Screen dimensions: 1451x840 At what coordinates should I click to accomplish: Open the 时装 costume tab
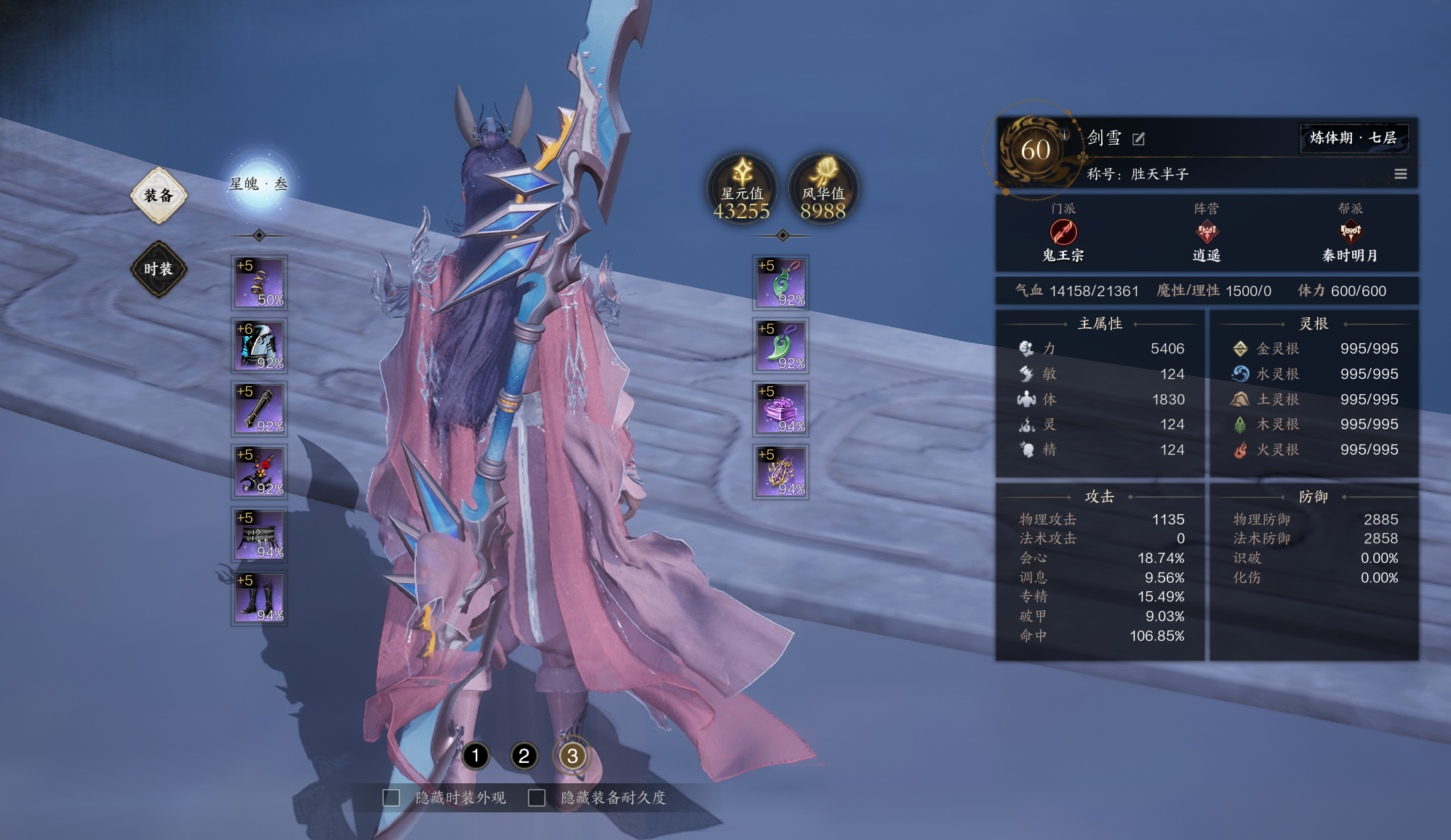[159, 269]
